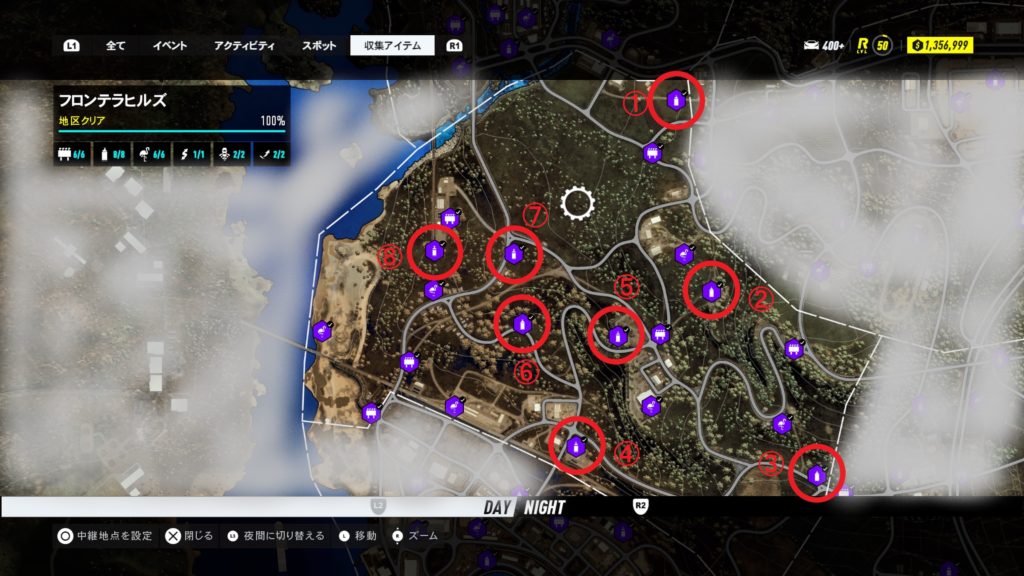Select the DAY map mode

[497, 507]
